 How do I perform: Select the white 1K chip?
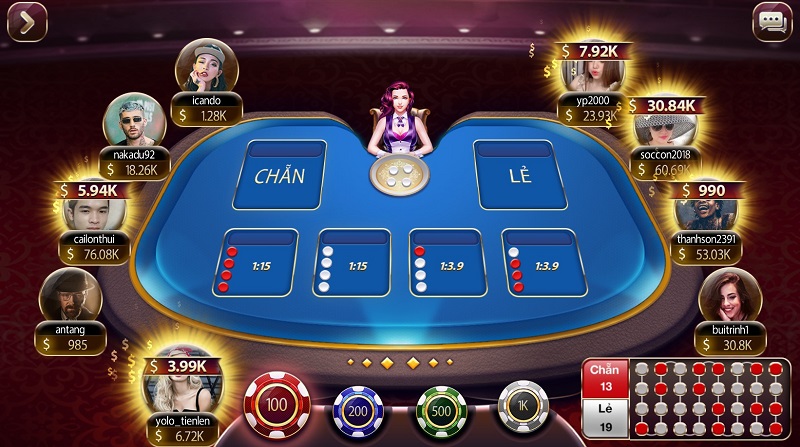[524, 408]
